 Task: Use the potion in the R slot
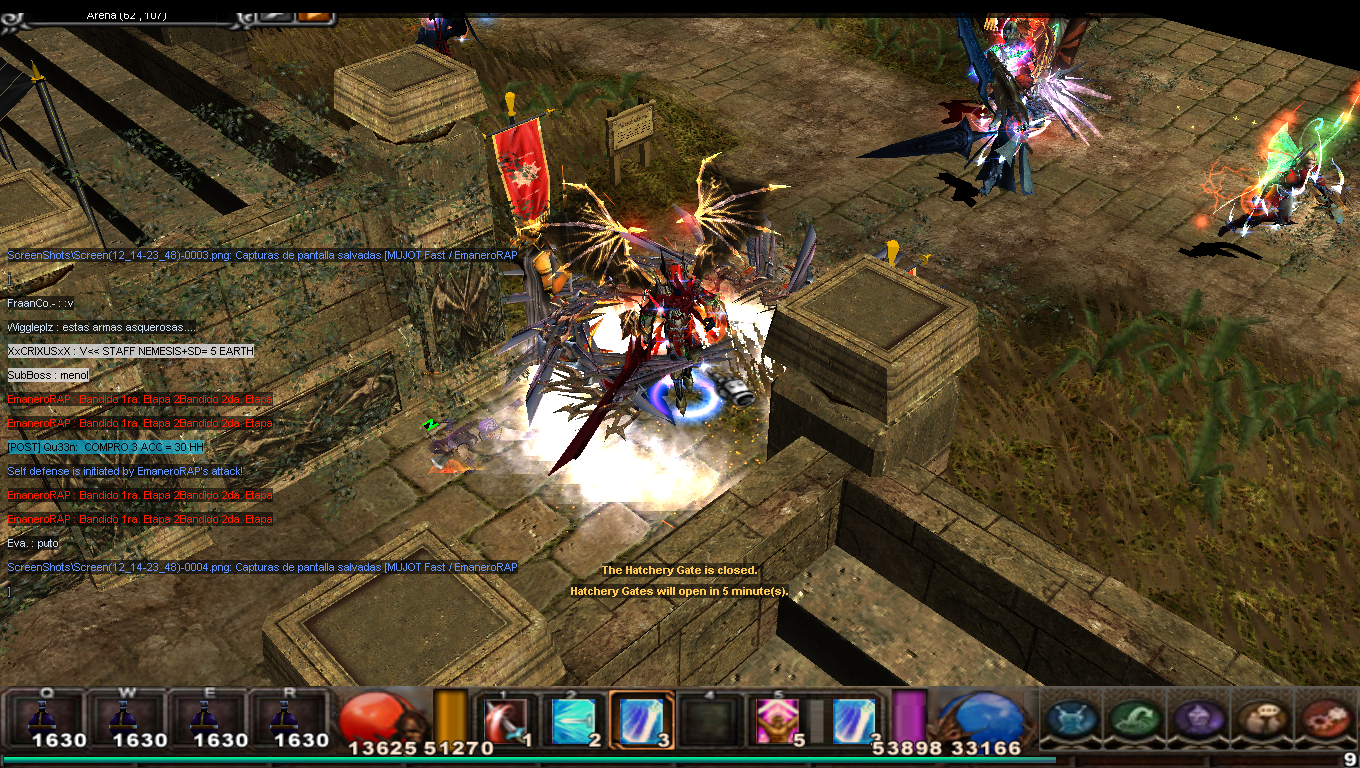288,718
